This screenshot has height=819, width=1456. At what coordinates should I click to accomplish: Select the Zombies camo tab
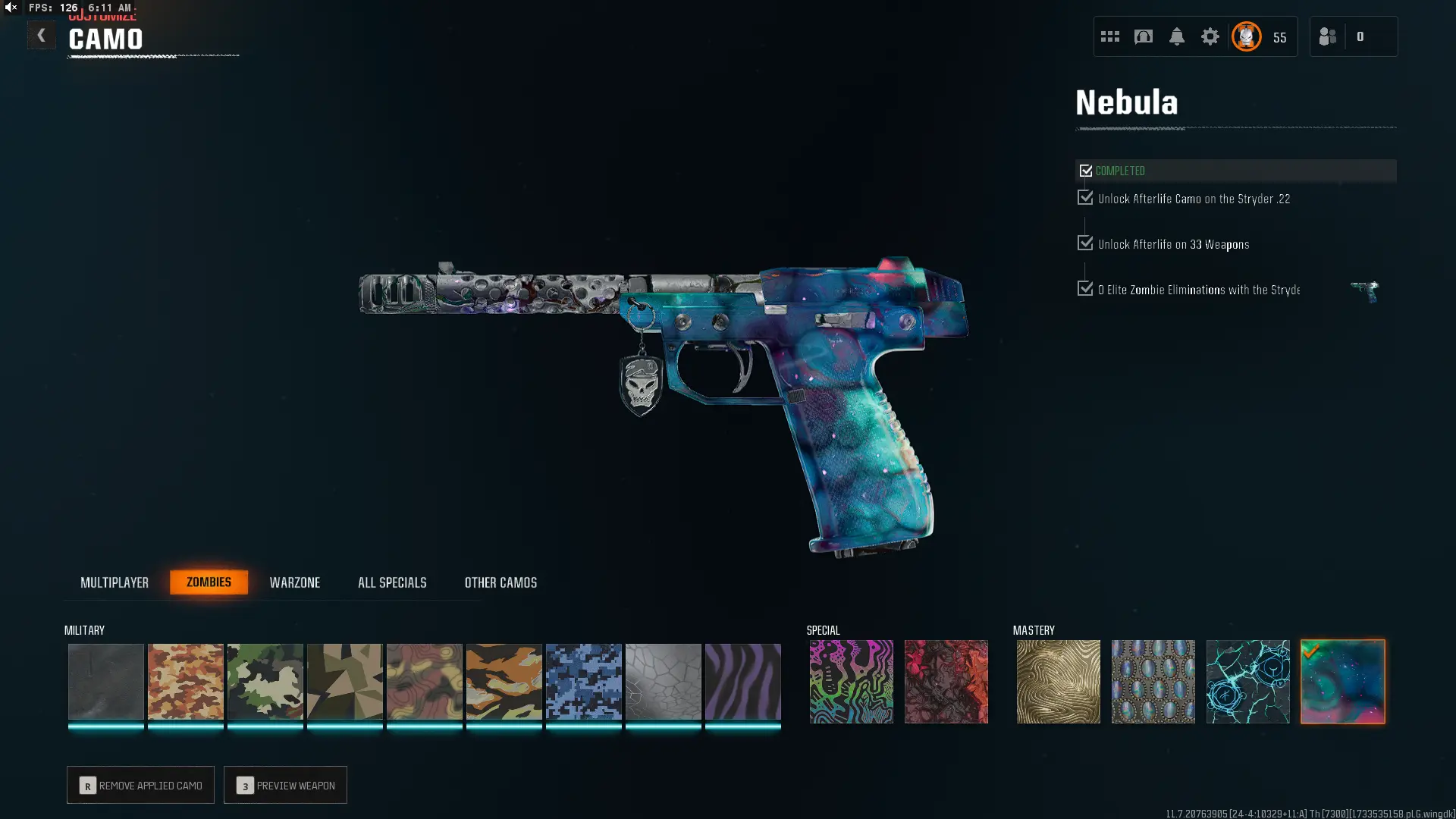click(x=209, y=582)
